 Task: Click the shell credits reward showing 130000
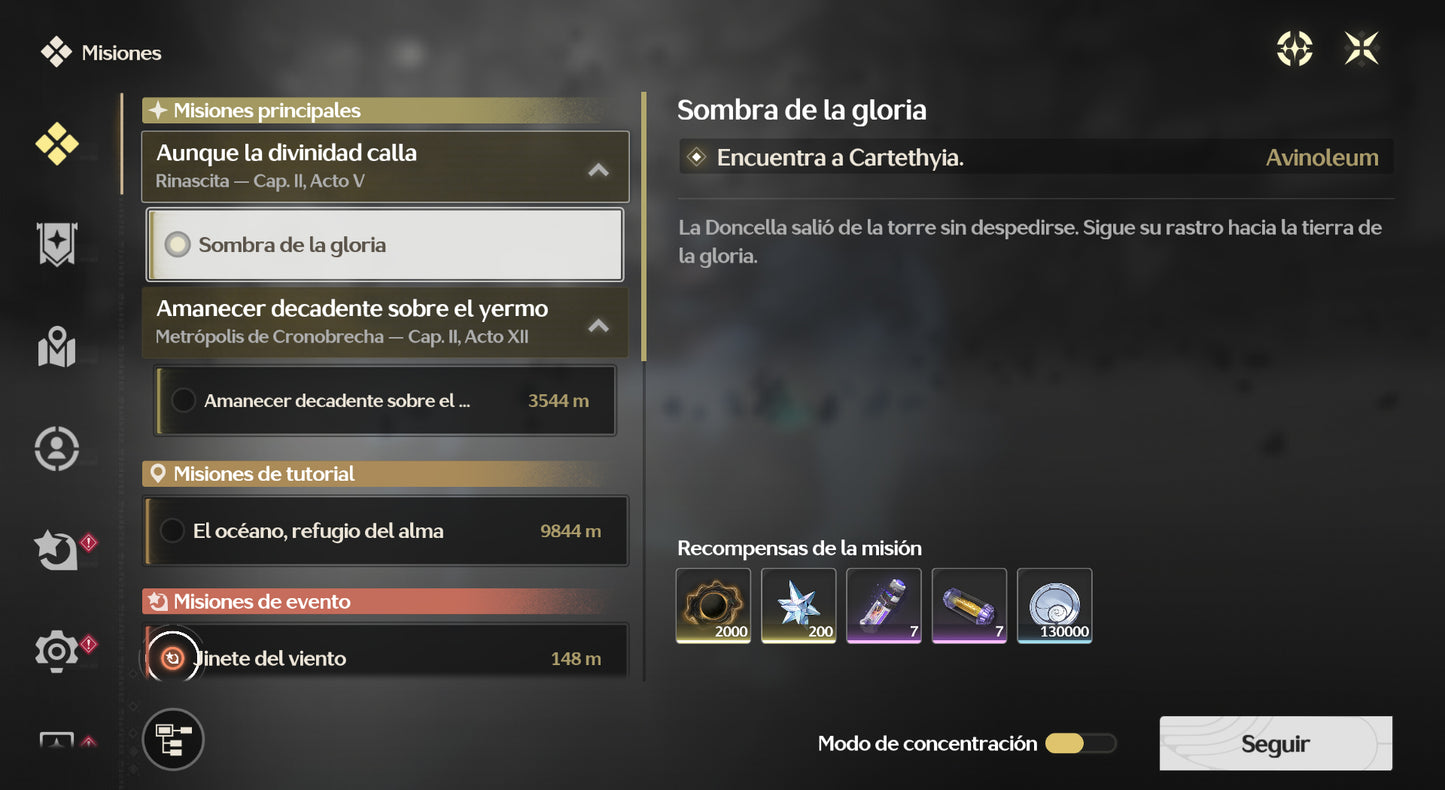(1054, 605)
